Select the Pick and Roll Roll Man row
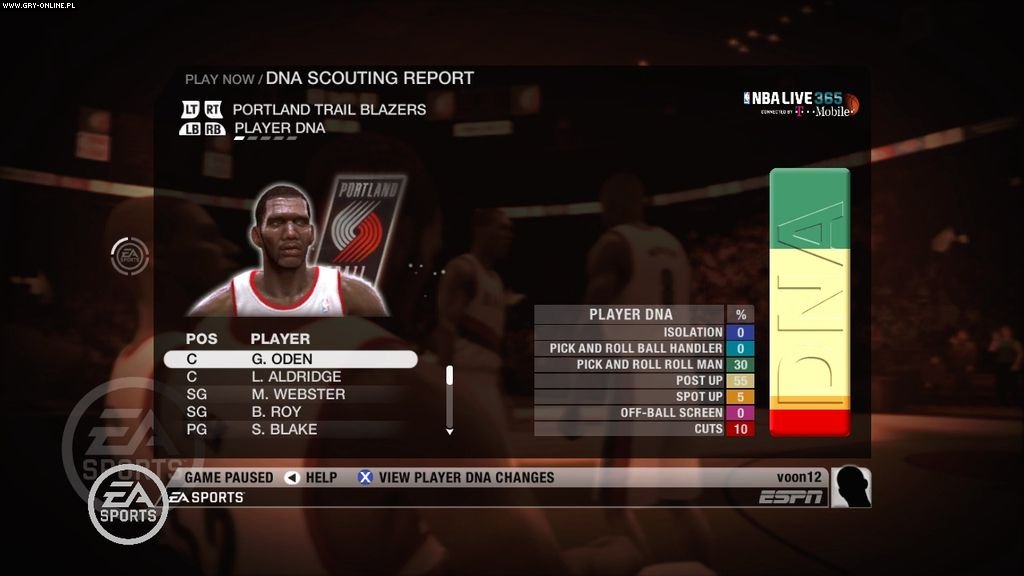The height and width of the screenshot is (576, 1024). click(x=644, y=365)
